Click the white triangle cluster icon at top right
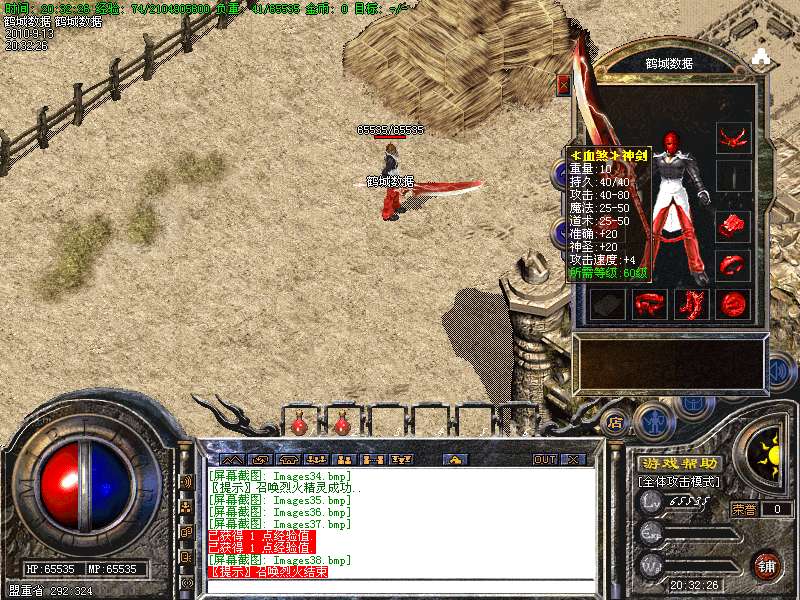Image resolution: width=800 pixels, height=600 pixels. click(x=761, y=56)
